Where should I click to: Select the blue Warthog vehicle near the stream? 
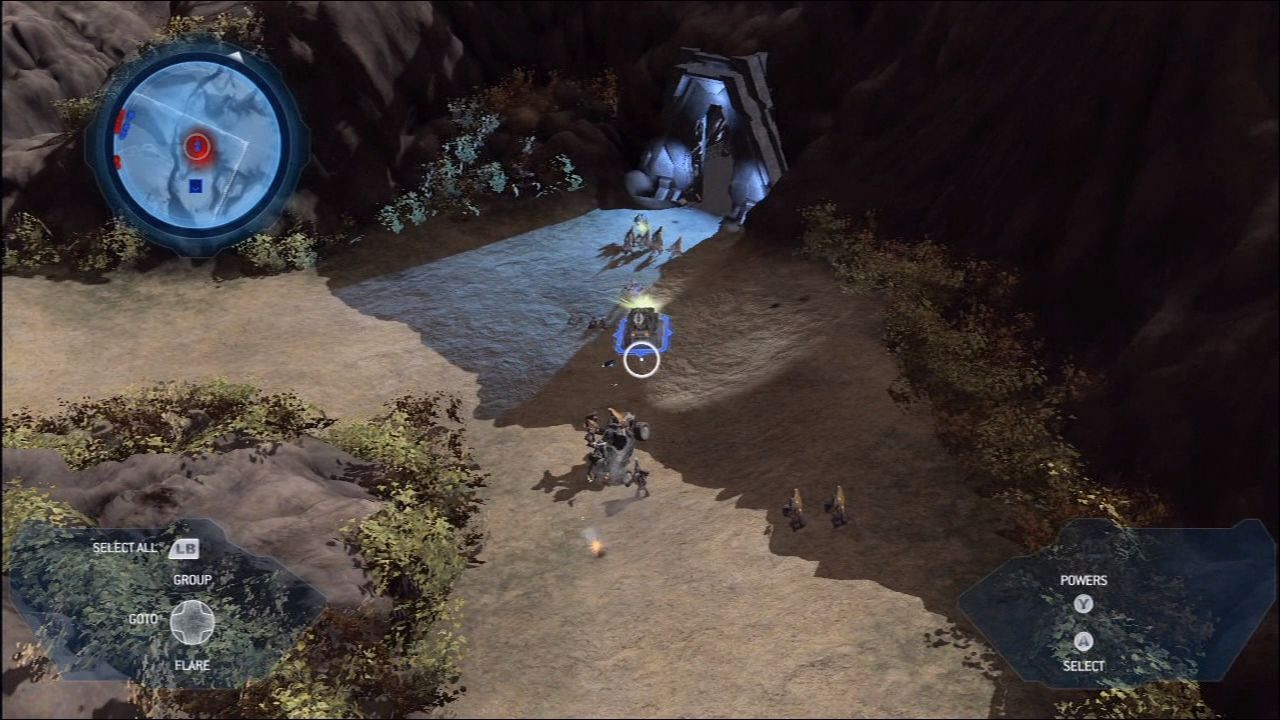point(643,323)
